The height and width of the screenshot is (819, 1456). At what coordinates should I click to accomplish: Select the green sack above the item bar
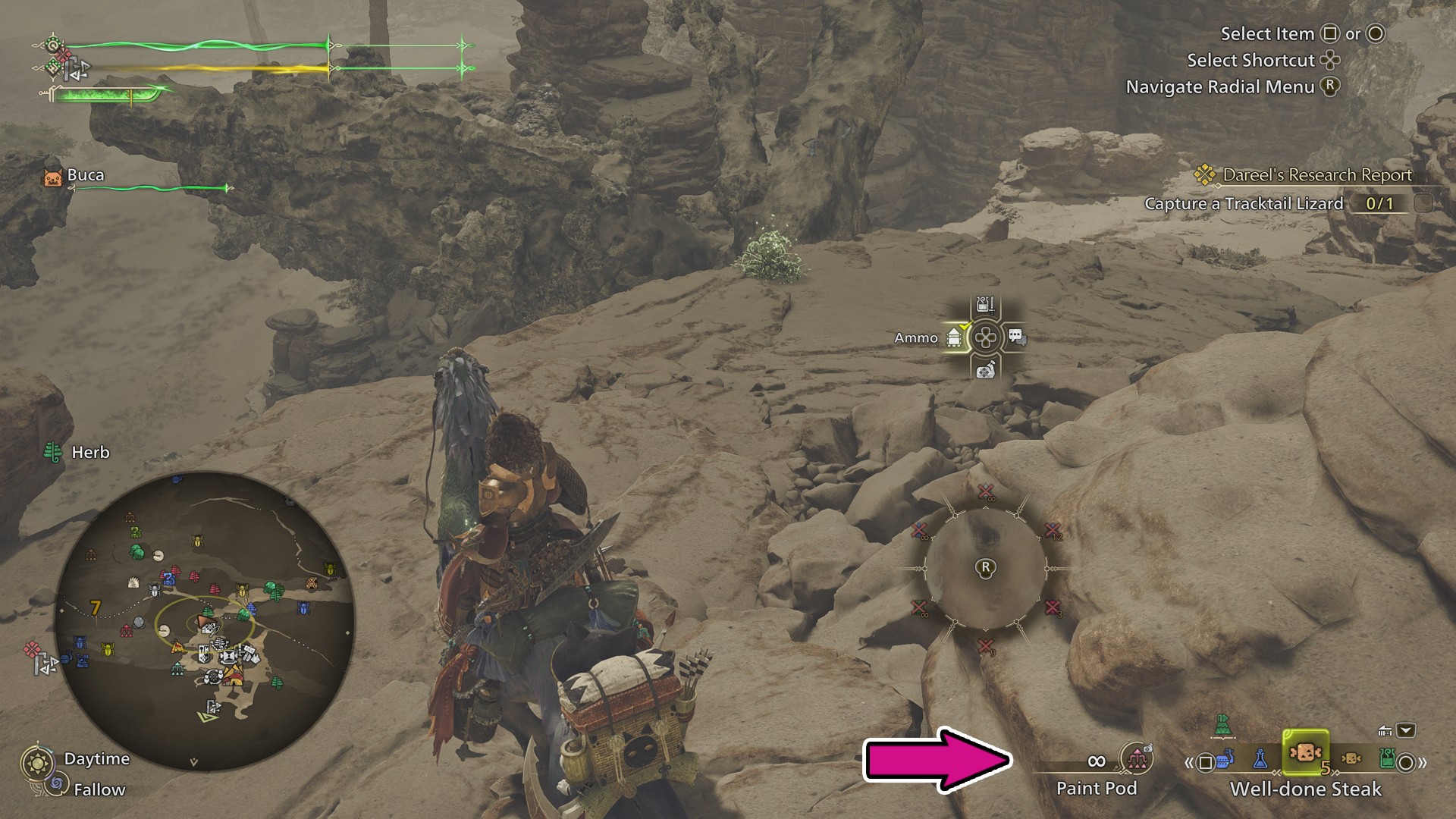(x=1222, y=725)
